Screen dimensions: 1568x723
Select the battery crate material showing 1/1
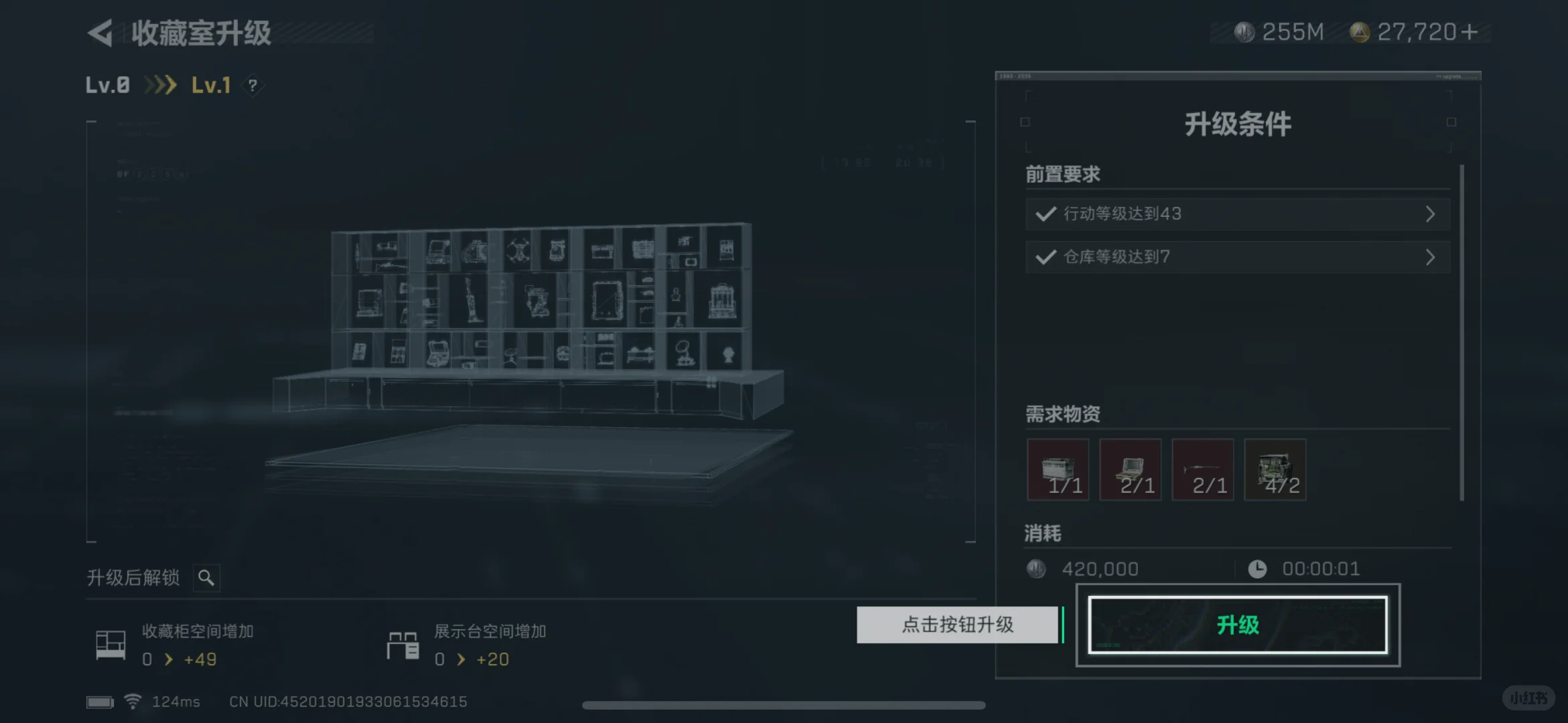pos(1058,469)
